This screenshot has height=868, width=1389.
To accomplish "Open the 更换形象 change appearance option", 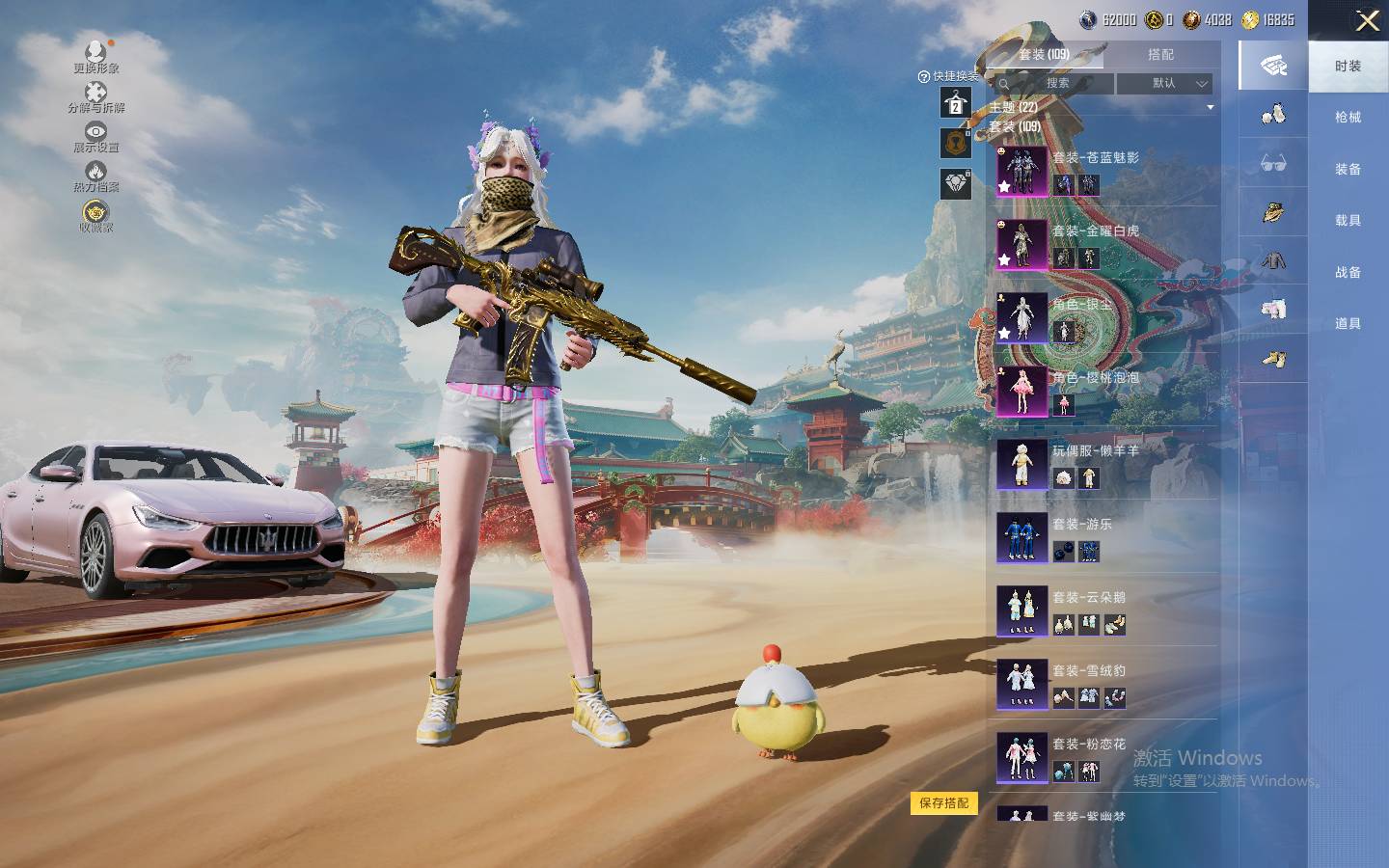I will point(95,56).
